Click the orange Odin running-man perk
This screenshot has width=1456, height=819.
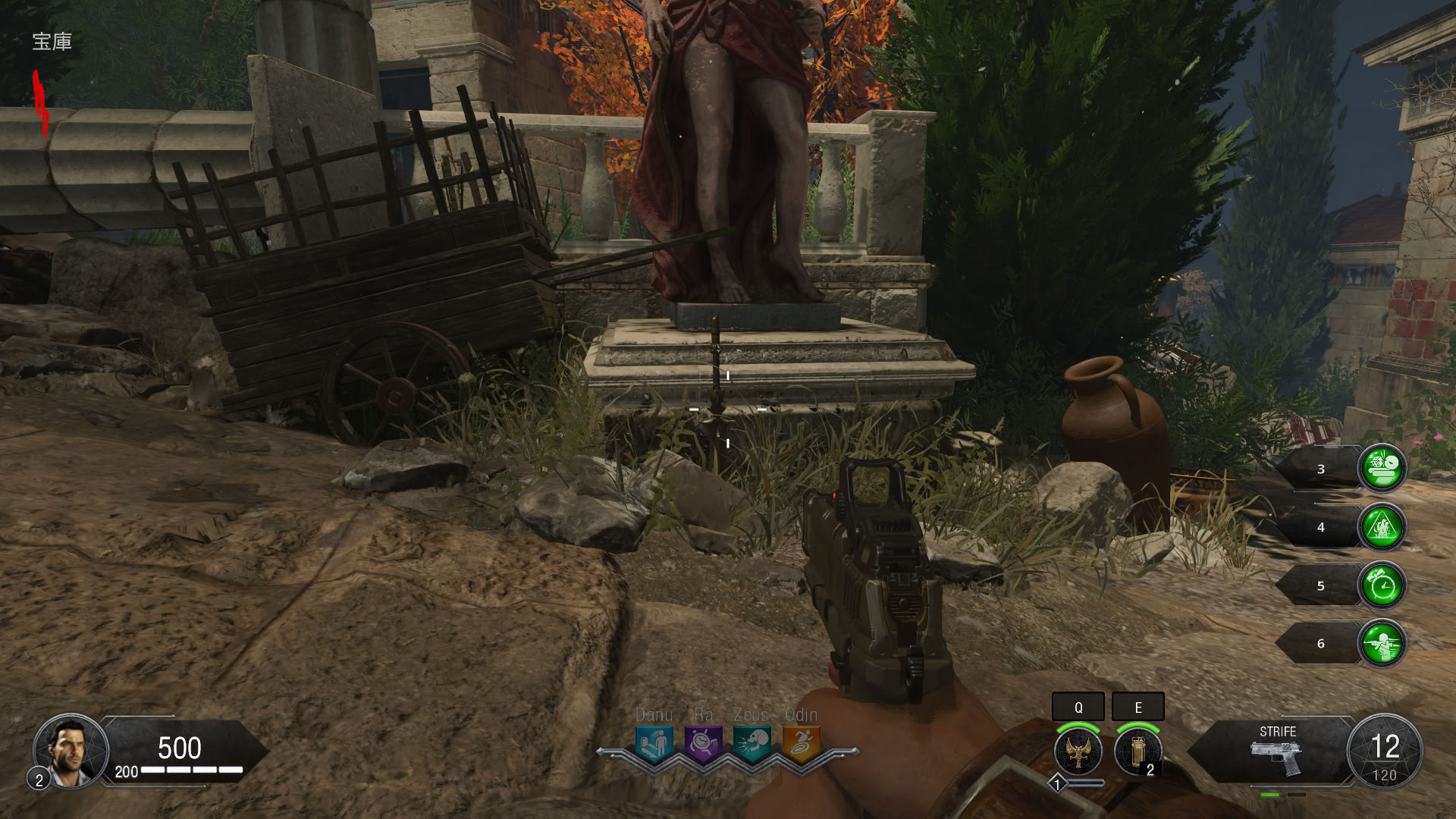click(801, 743)
